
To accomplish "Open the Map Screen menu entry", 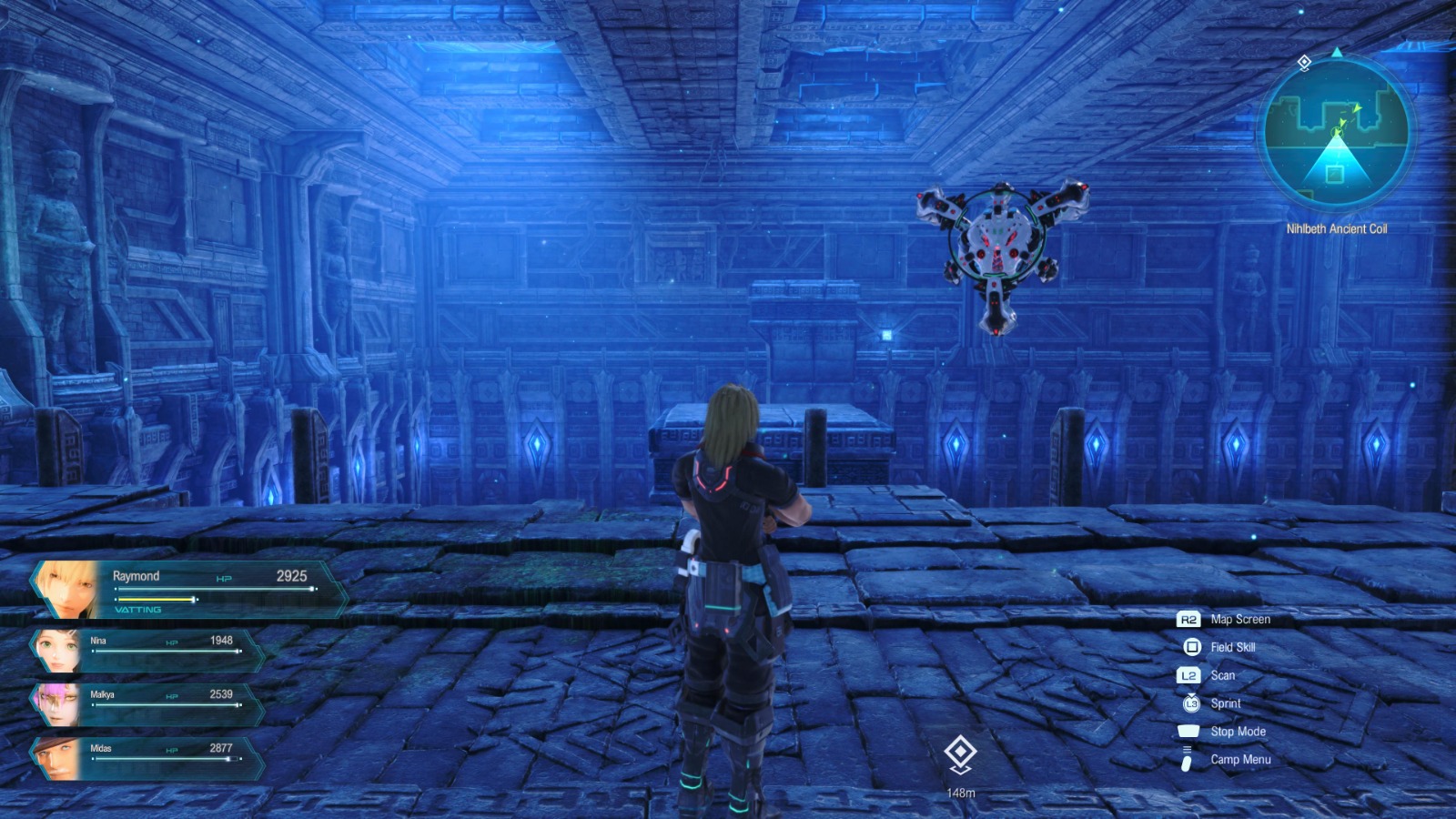I will [1239, 620].
